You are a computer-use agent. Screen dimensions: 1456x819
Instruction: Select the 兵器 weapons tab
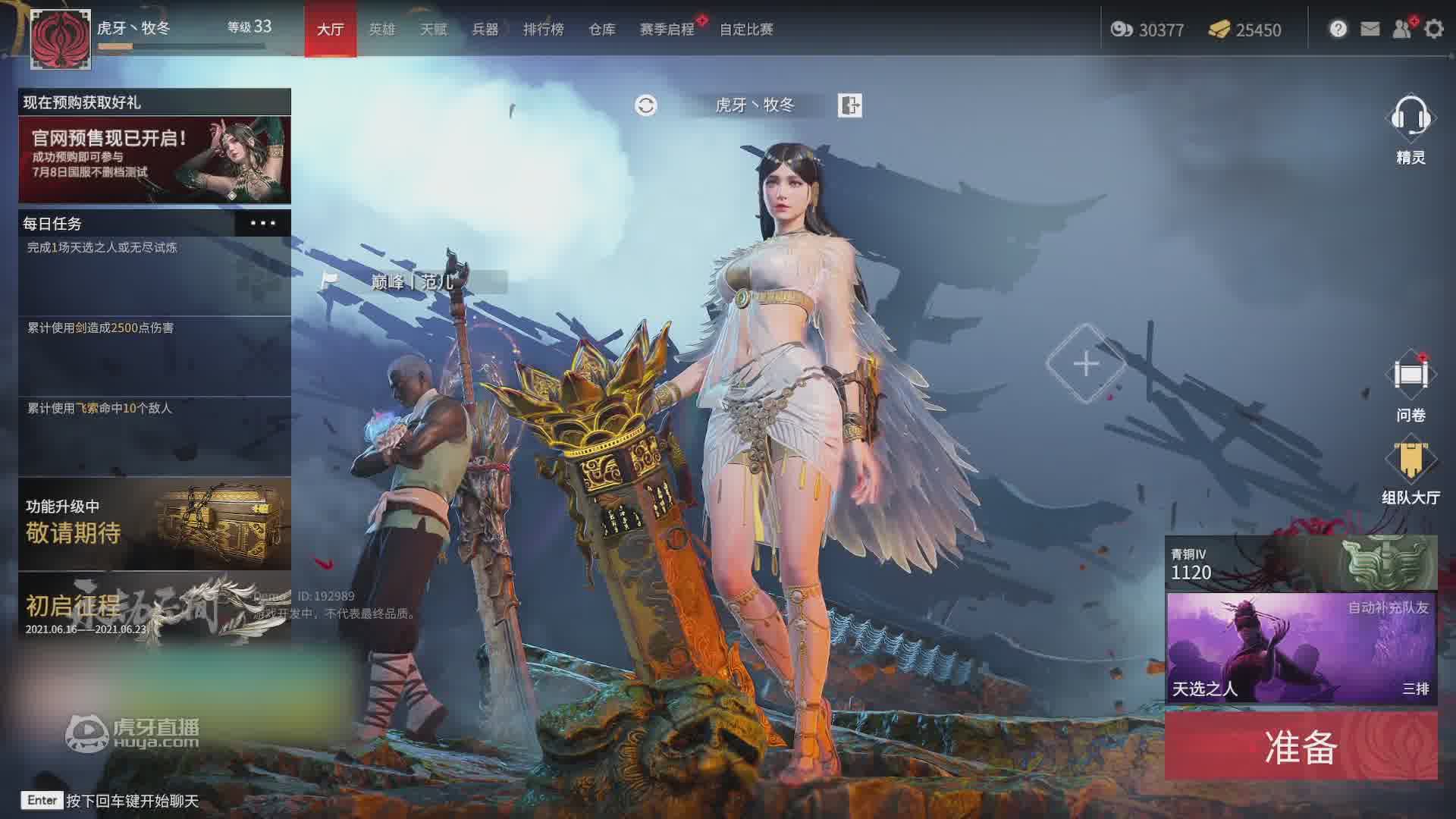point(485,30)
